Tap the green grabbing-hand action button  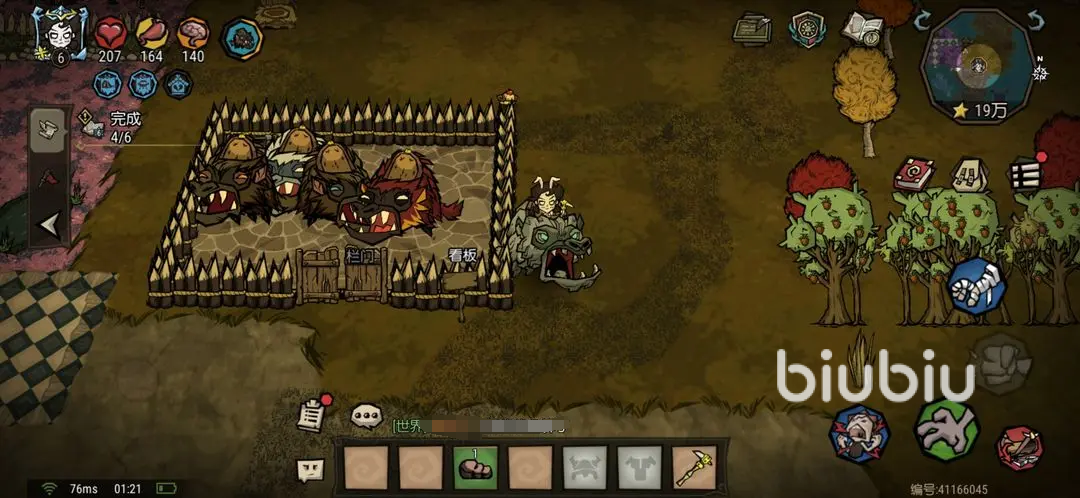[945, 429]
